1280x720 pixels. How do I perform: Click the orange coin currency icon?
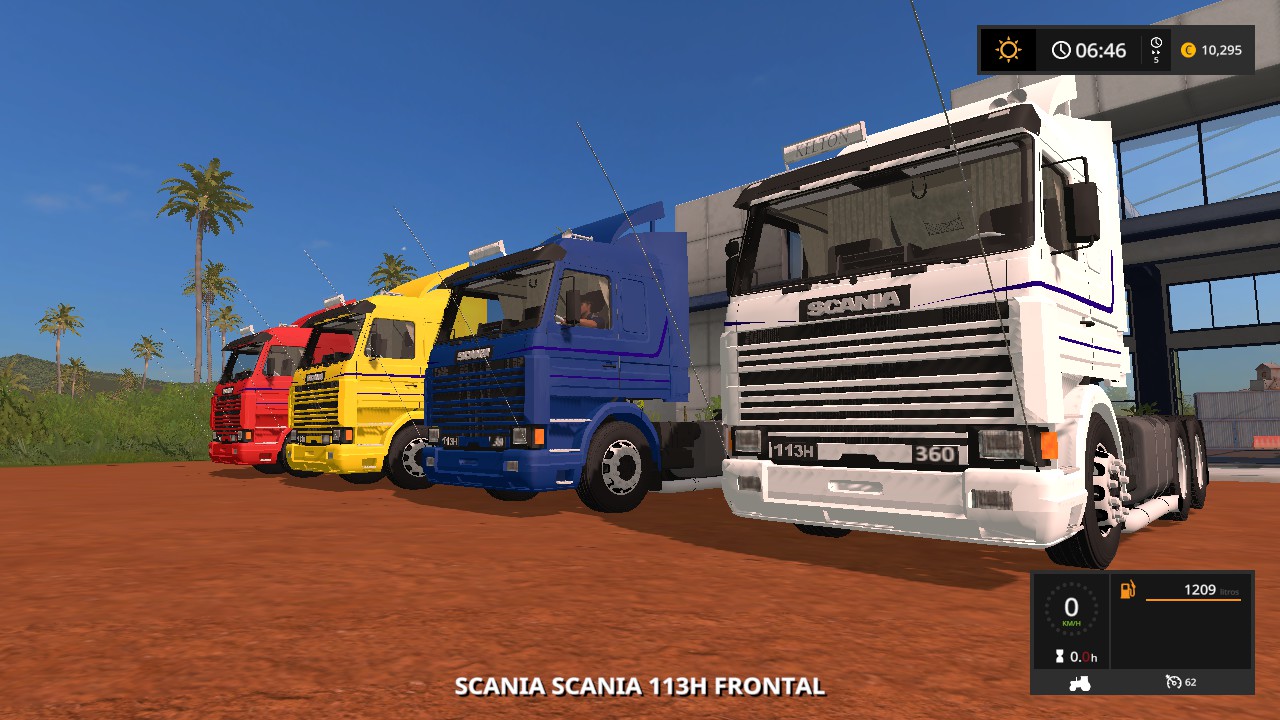(1190, 49)
